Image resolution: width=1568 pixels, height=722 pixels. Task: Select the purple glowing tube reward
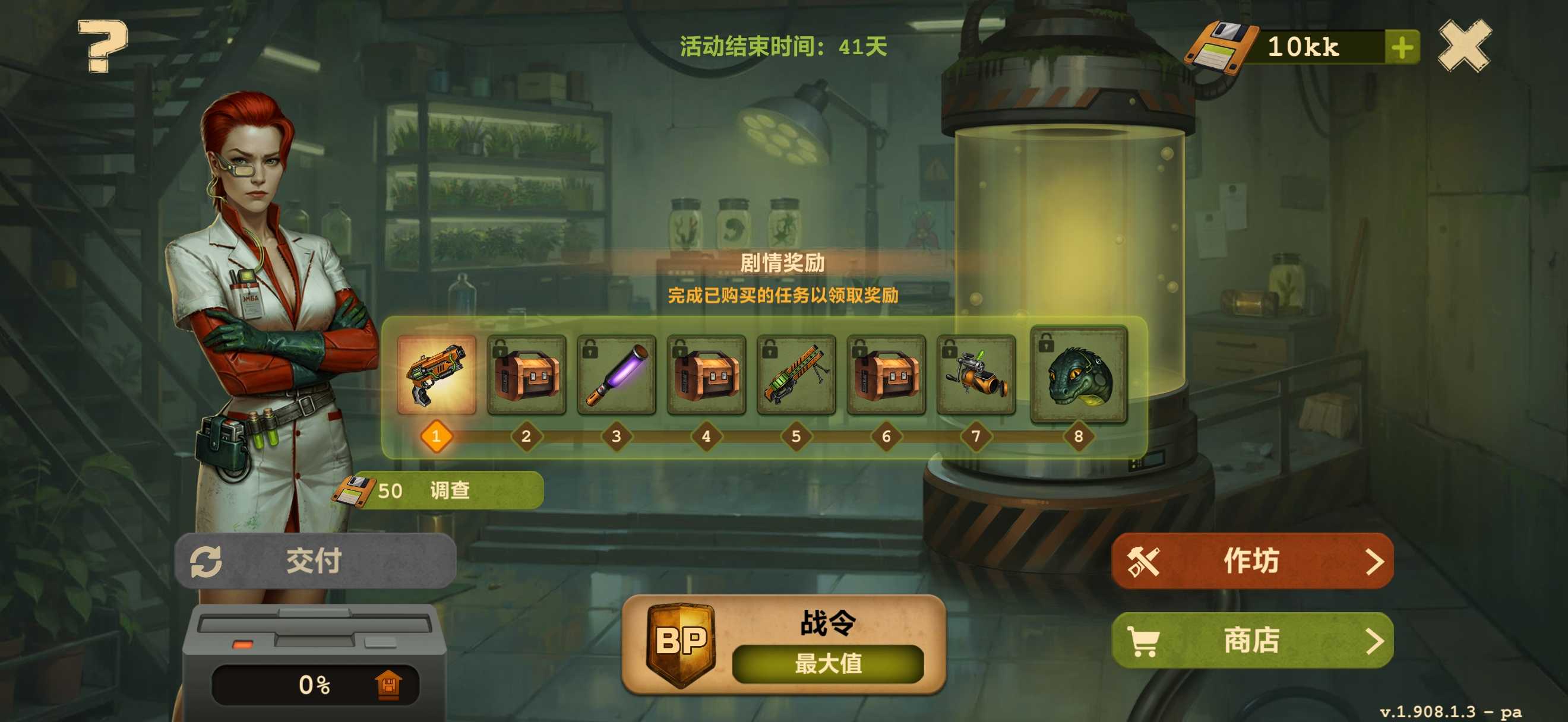point(616,375)
